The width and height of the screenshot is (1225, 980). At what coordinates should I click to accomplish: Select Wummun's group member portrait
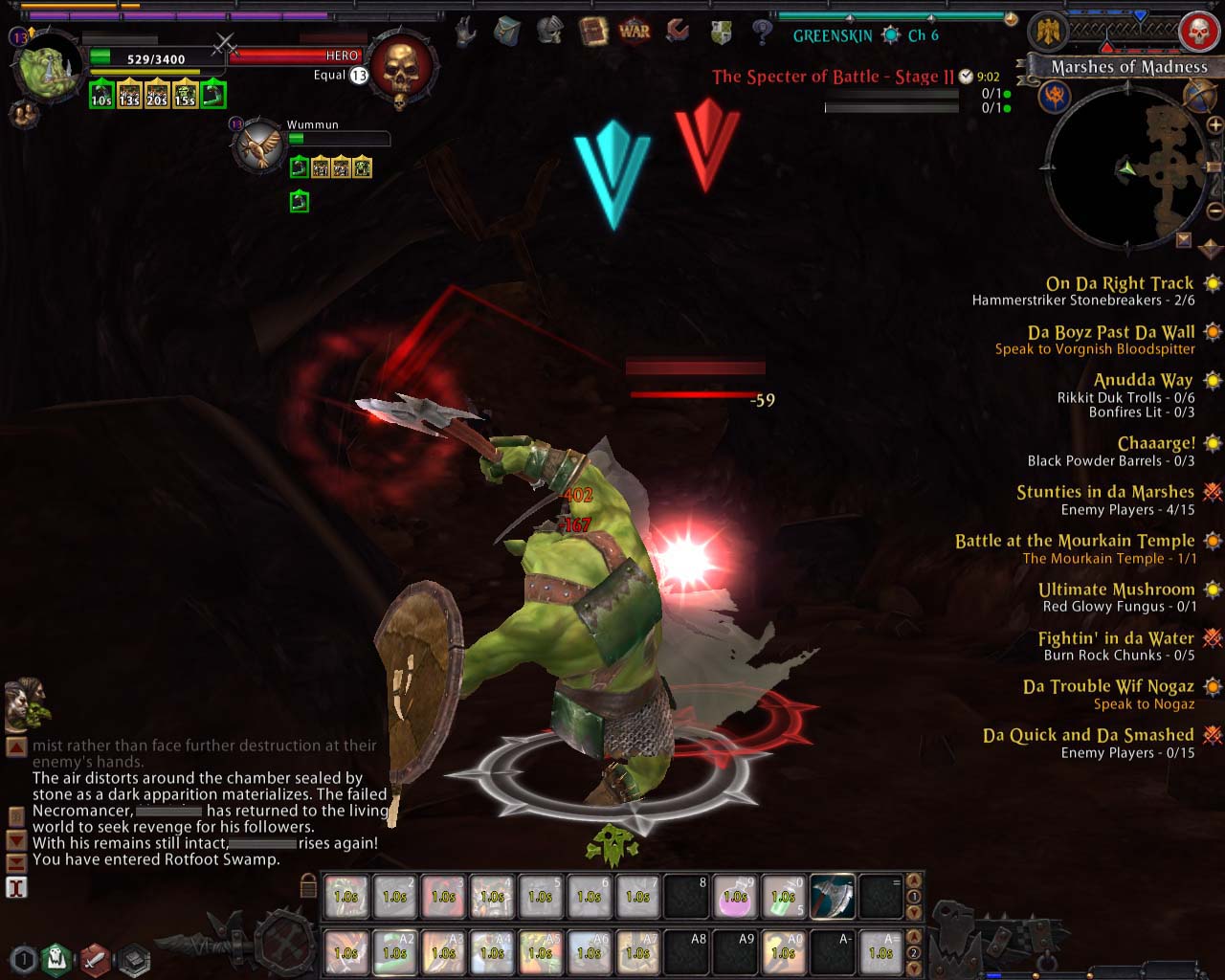tap(259, 145)
